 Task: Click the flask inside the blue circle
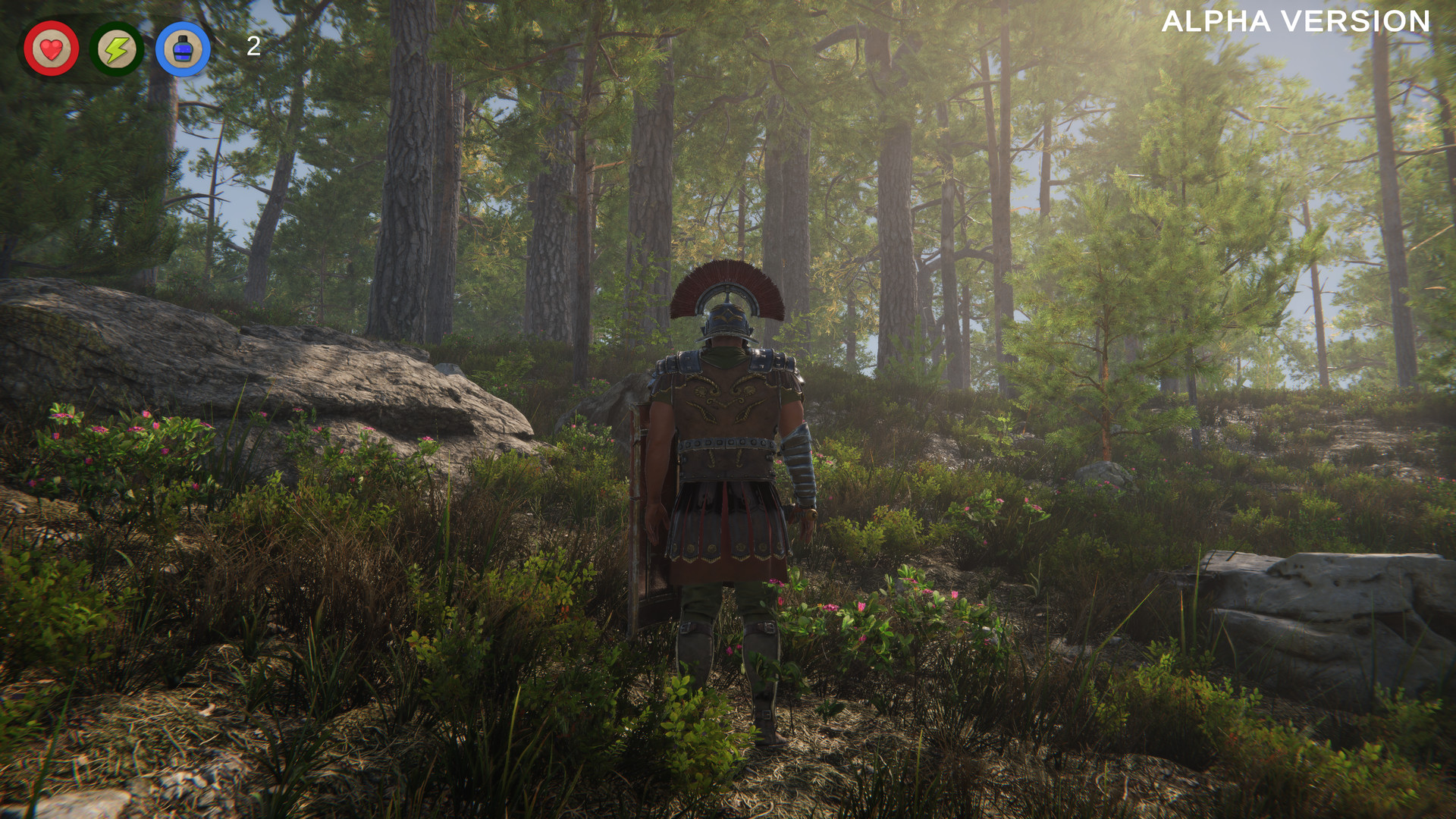click(x=182, y=49)
